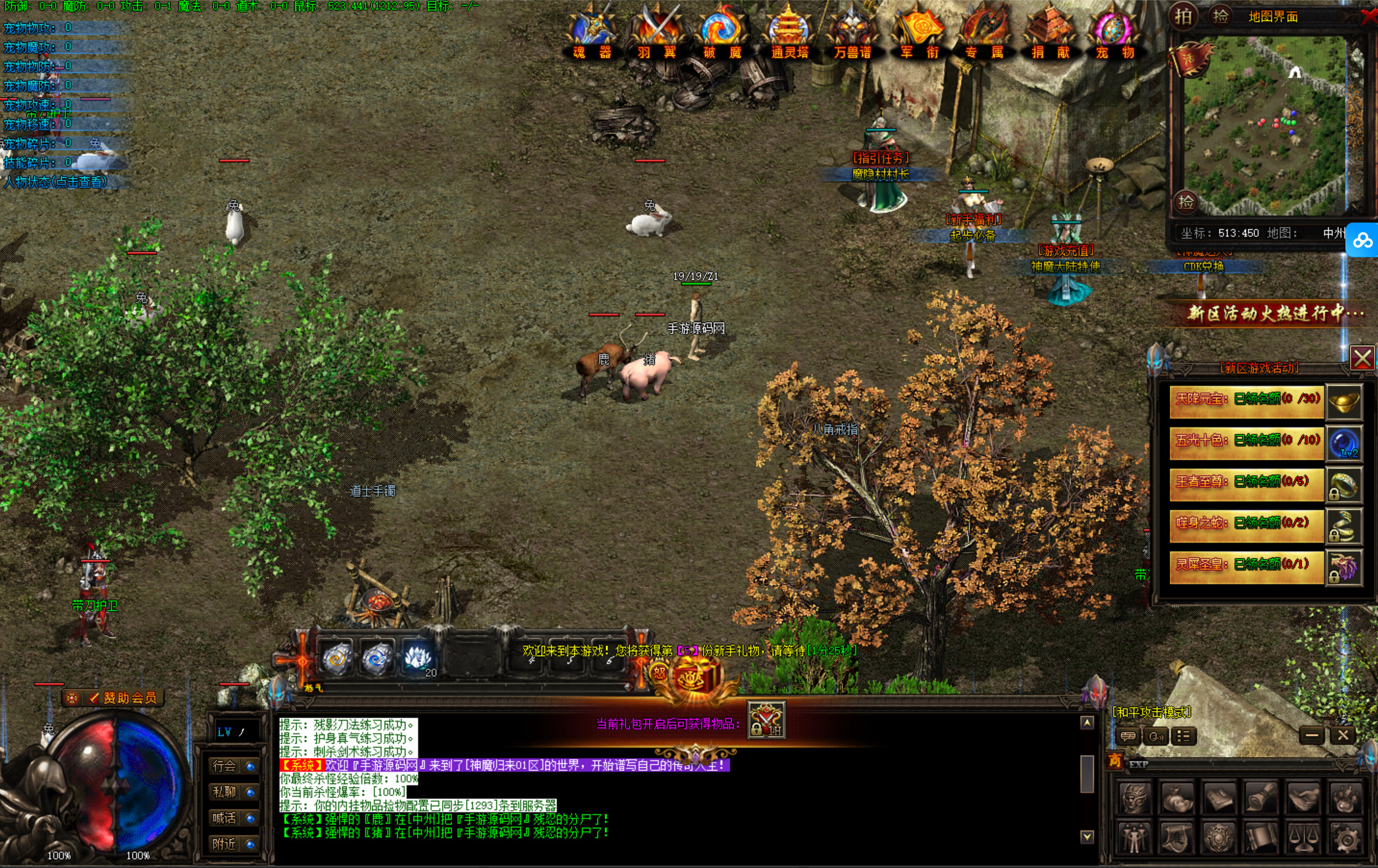Open the 商 shop button
Viewport: 1378px width, 868px height.
point(1115,761)
